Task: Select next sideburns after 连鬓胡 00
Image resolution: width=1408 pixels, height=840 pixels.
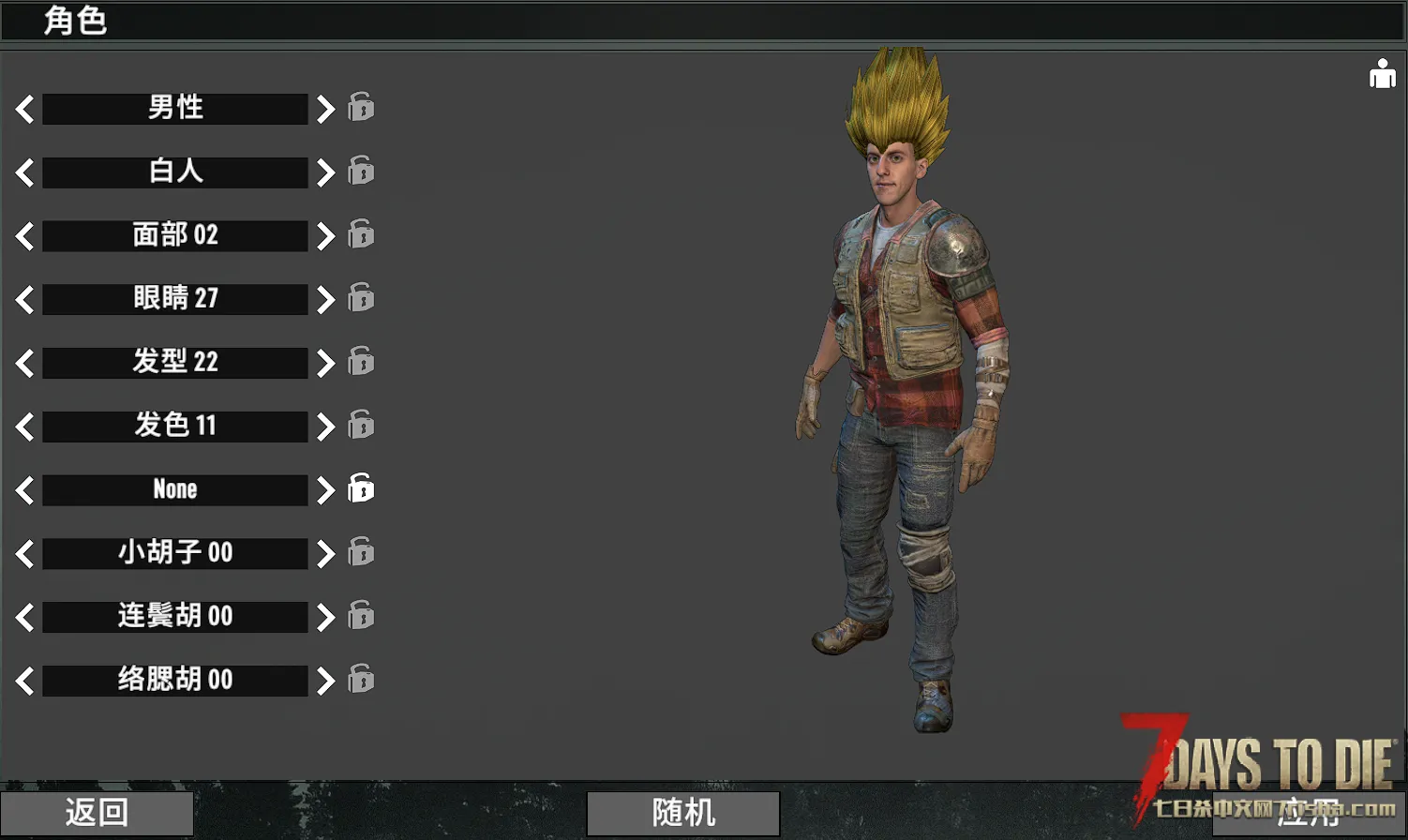Action: (325, 617)
